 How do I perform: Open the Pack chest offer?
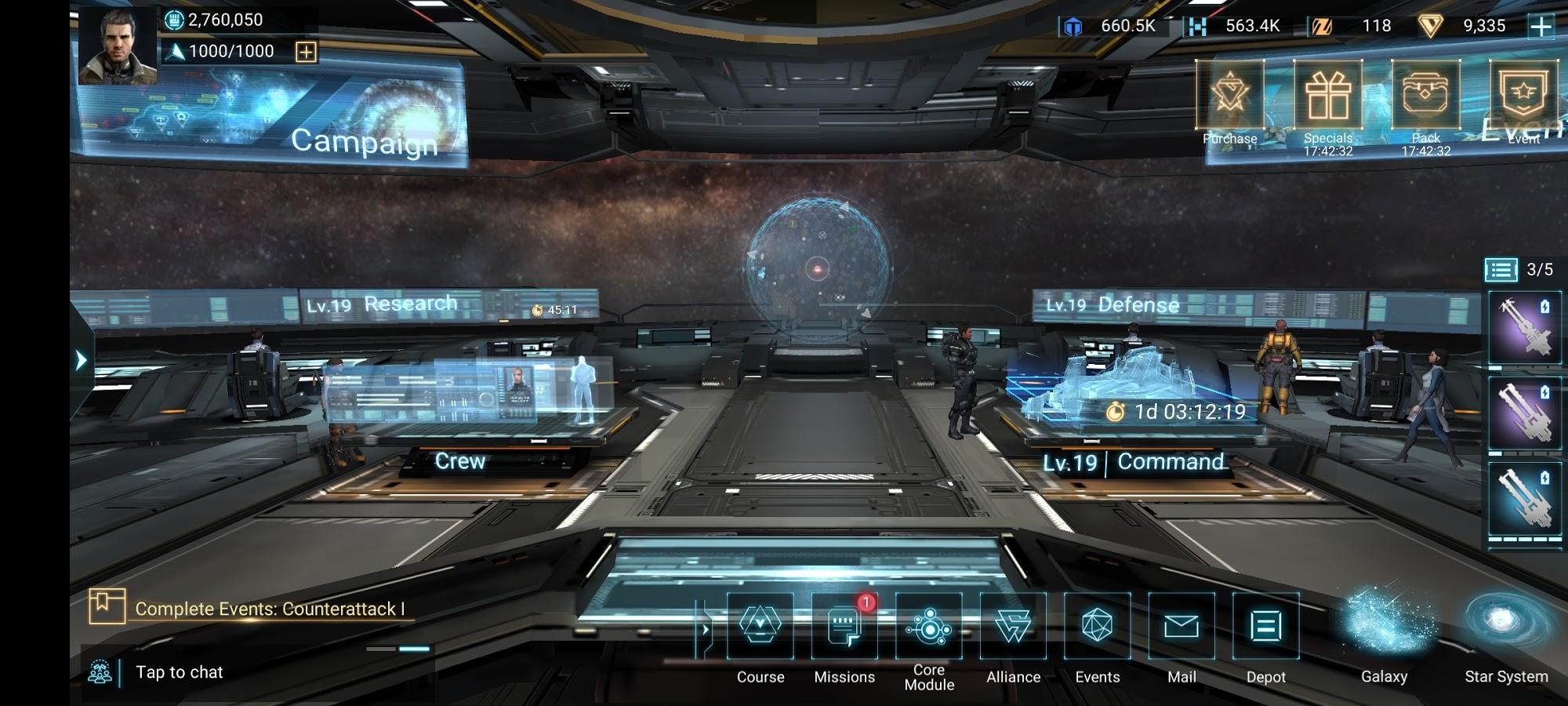point(1425,96)
